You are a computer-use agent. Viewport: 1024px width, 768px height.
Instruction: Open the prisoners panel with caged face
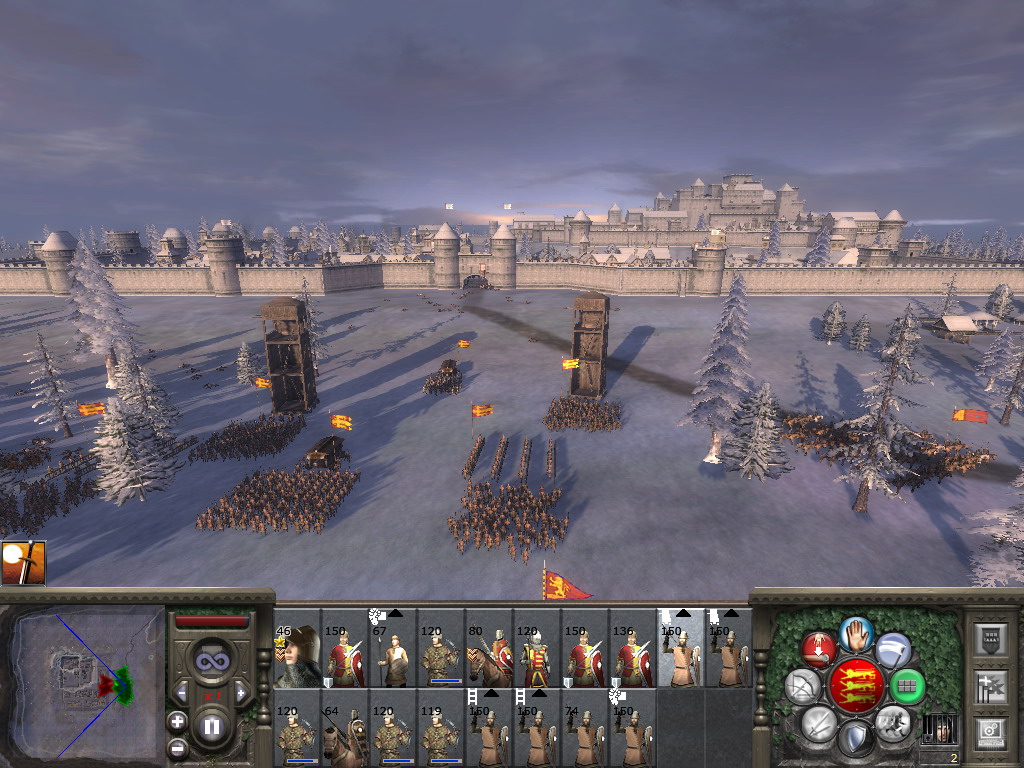tap(939, 728)
